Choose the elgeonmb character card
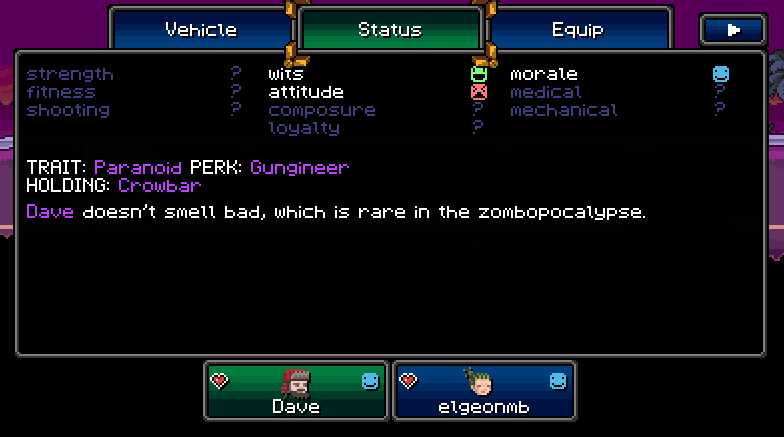 484,390
